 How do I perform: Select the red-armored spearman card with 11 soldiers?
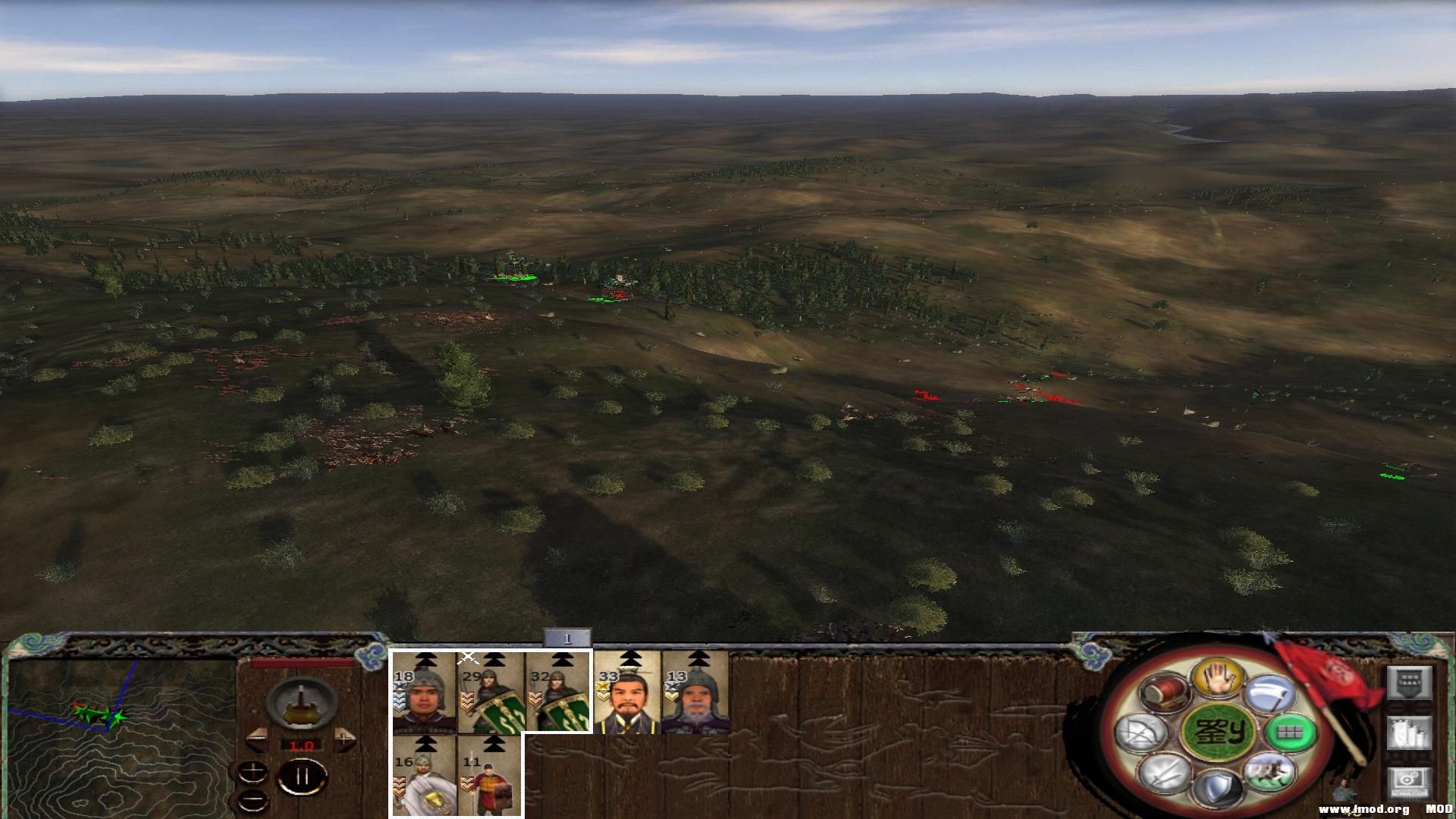click(490, 777)
